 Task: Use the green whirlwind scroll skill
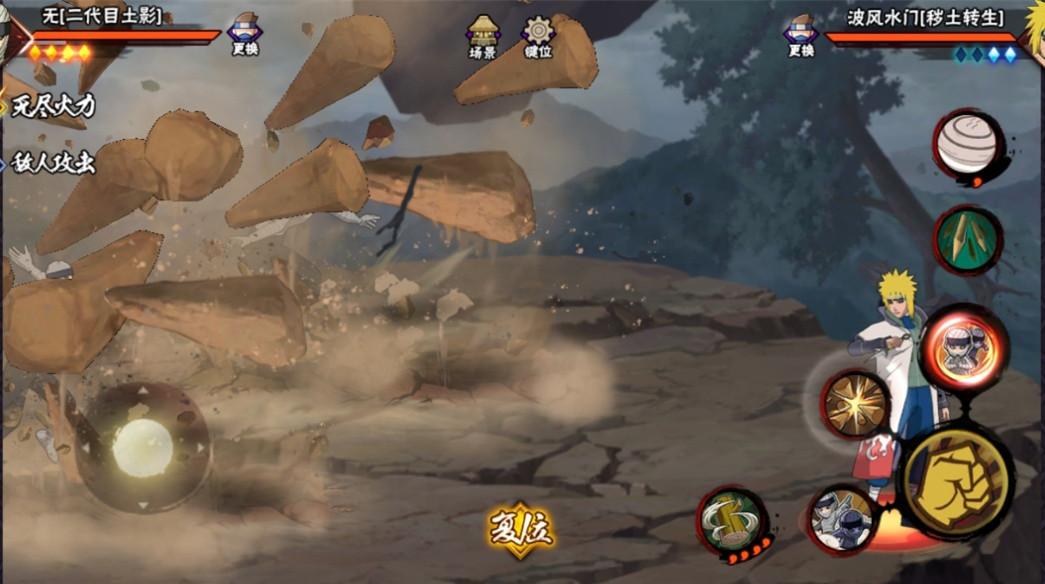point(733,521)
